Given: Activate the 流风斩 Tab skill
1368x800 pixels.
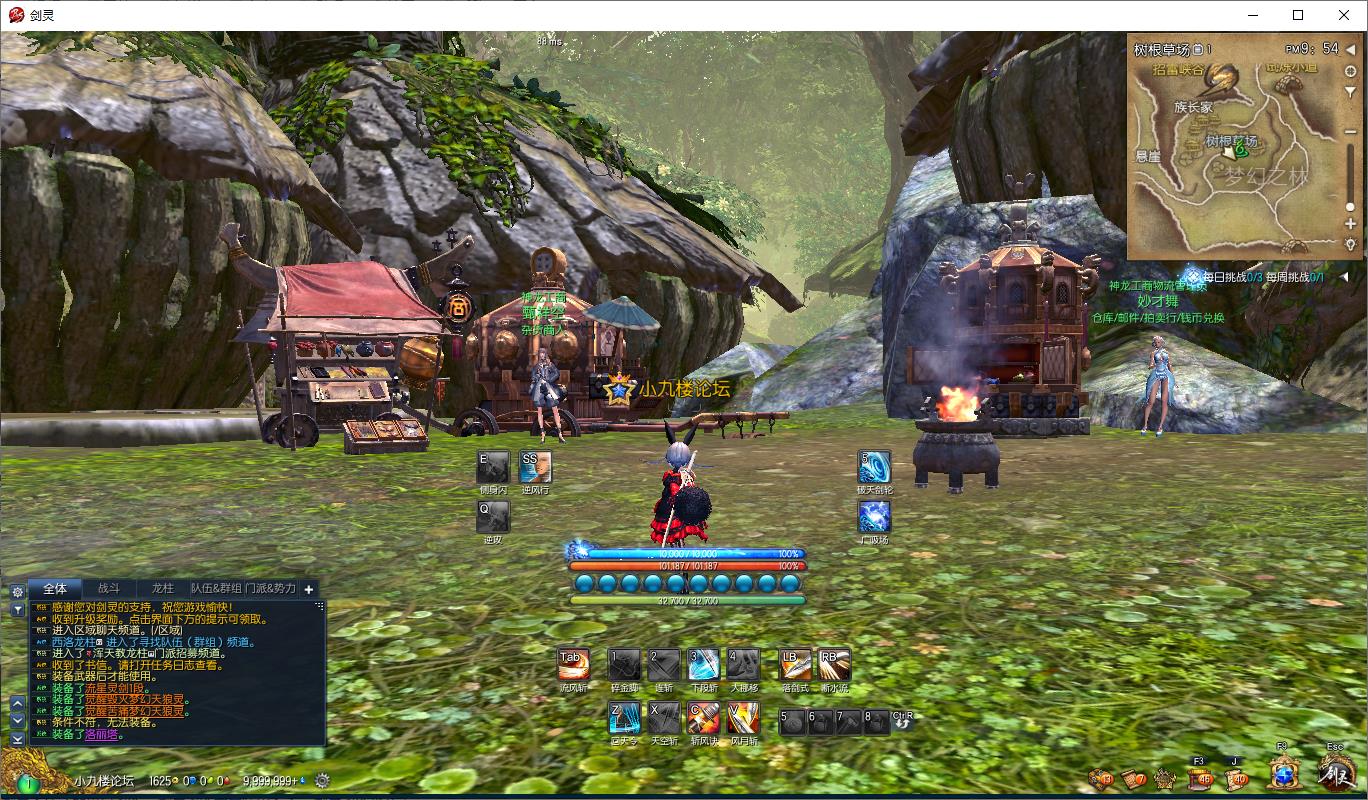Looking at the screenshot, I should [573, 665].
